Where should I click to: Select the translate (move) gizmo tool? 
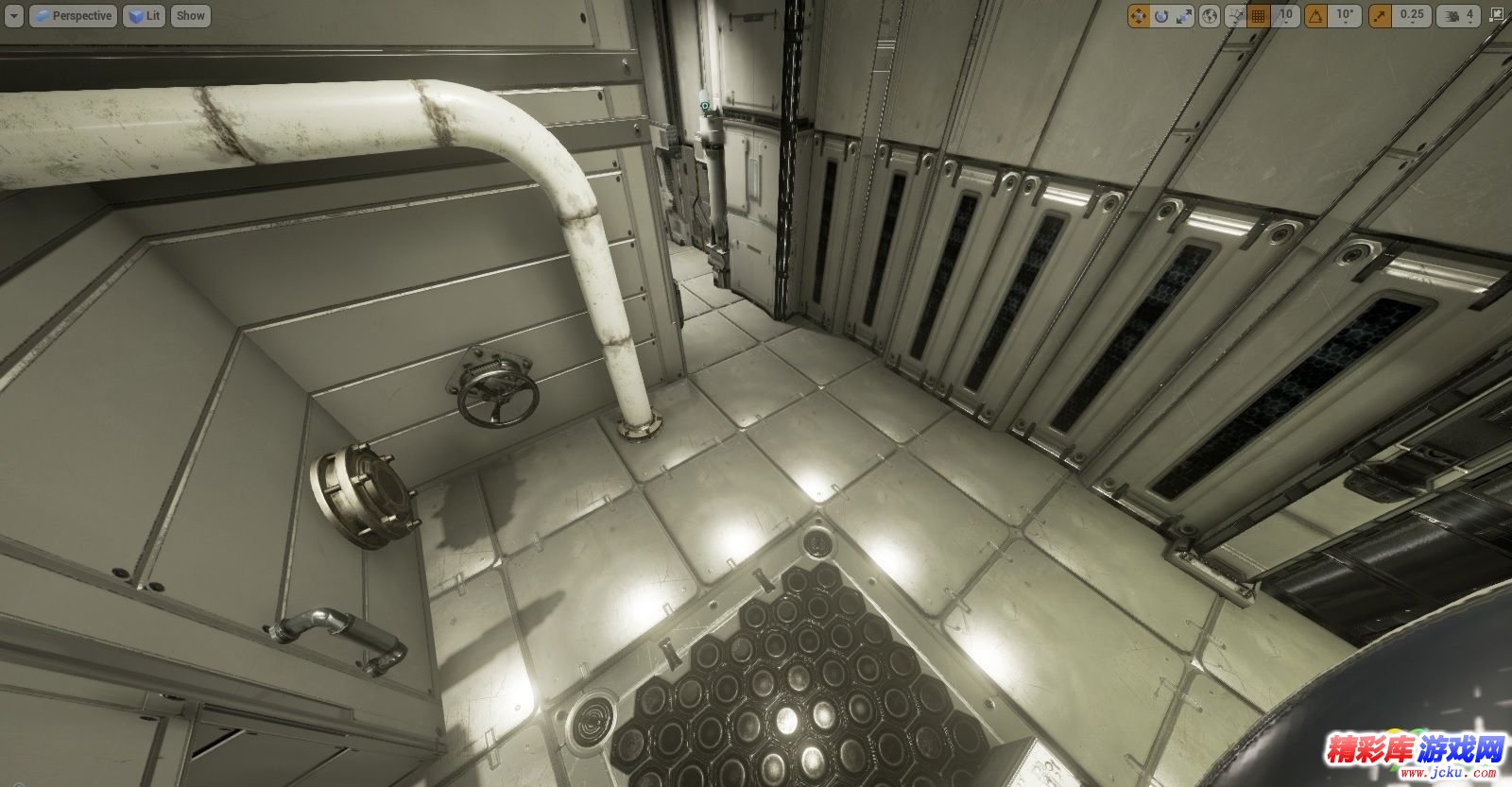[1138, 16]
